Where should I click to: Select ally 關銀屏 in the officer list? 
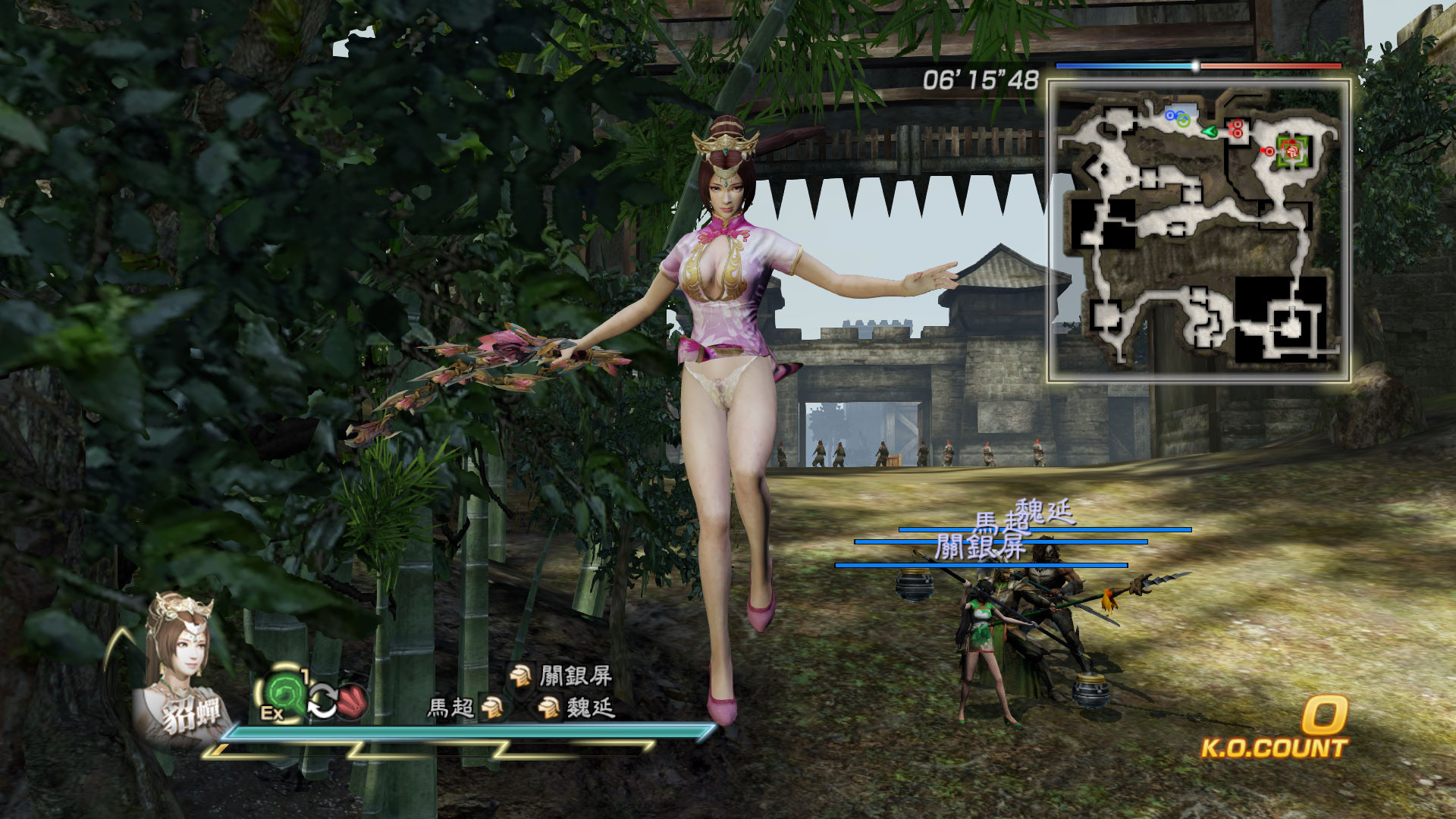[x=562, y=675]
